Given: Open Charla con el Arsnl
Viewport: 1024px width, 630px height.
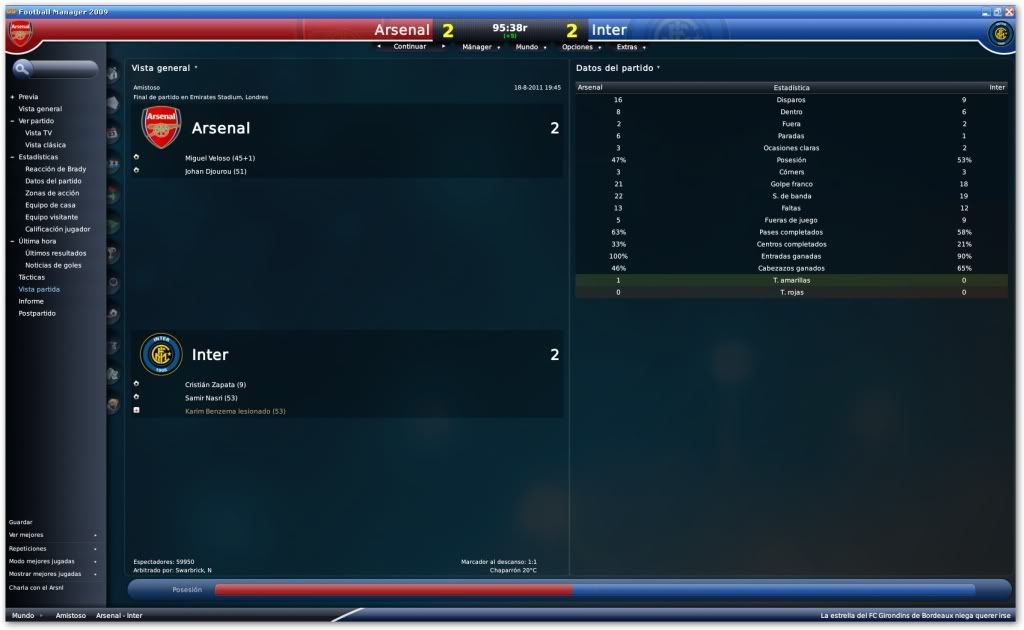Looking at the screenshot, I should pyautogui.click(x=35, y=587).
